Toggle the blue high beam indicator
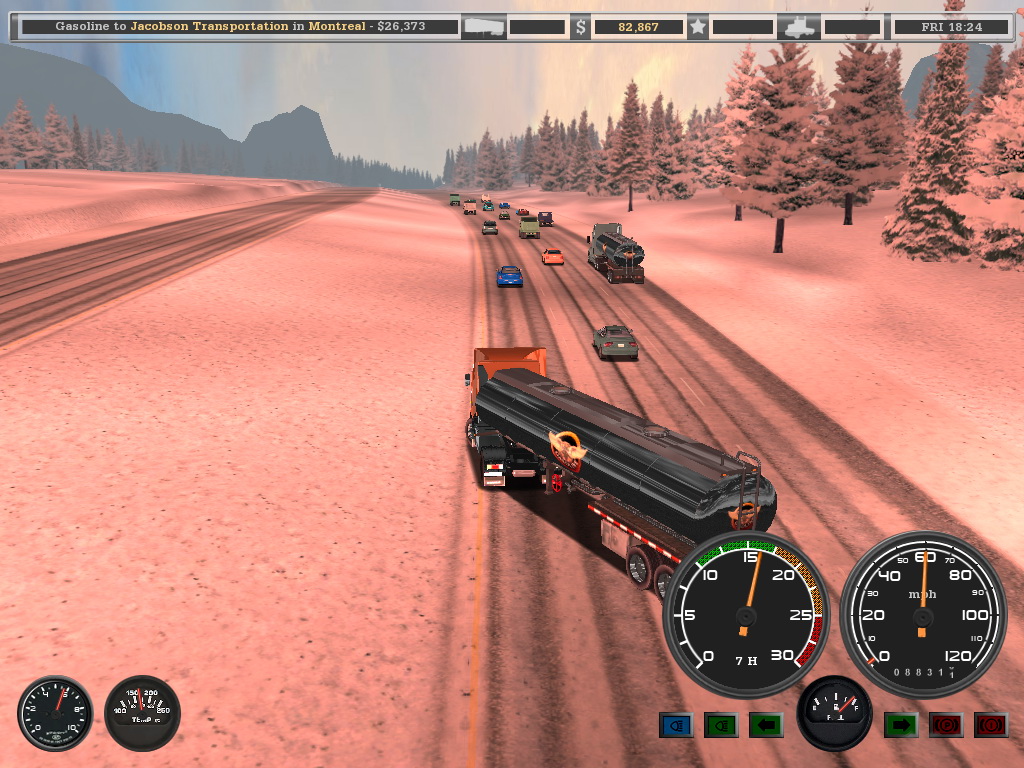1024x768 pixels. [x=676, y=724]
